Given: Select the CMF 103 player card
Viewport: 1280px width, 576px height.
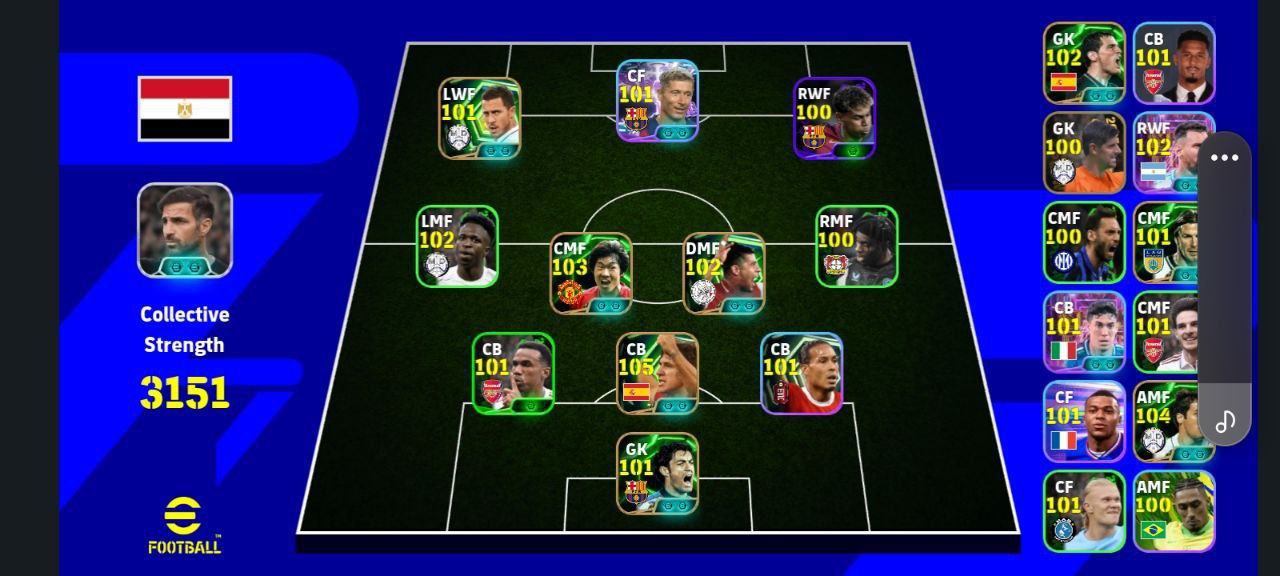Looking at the screenshot, I should (591, 273).
